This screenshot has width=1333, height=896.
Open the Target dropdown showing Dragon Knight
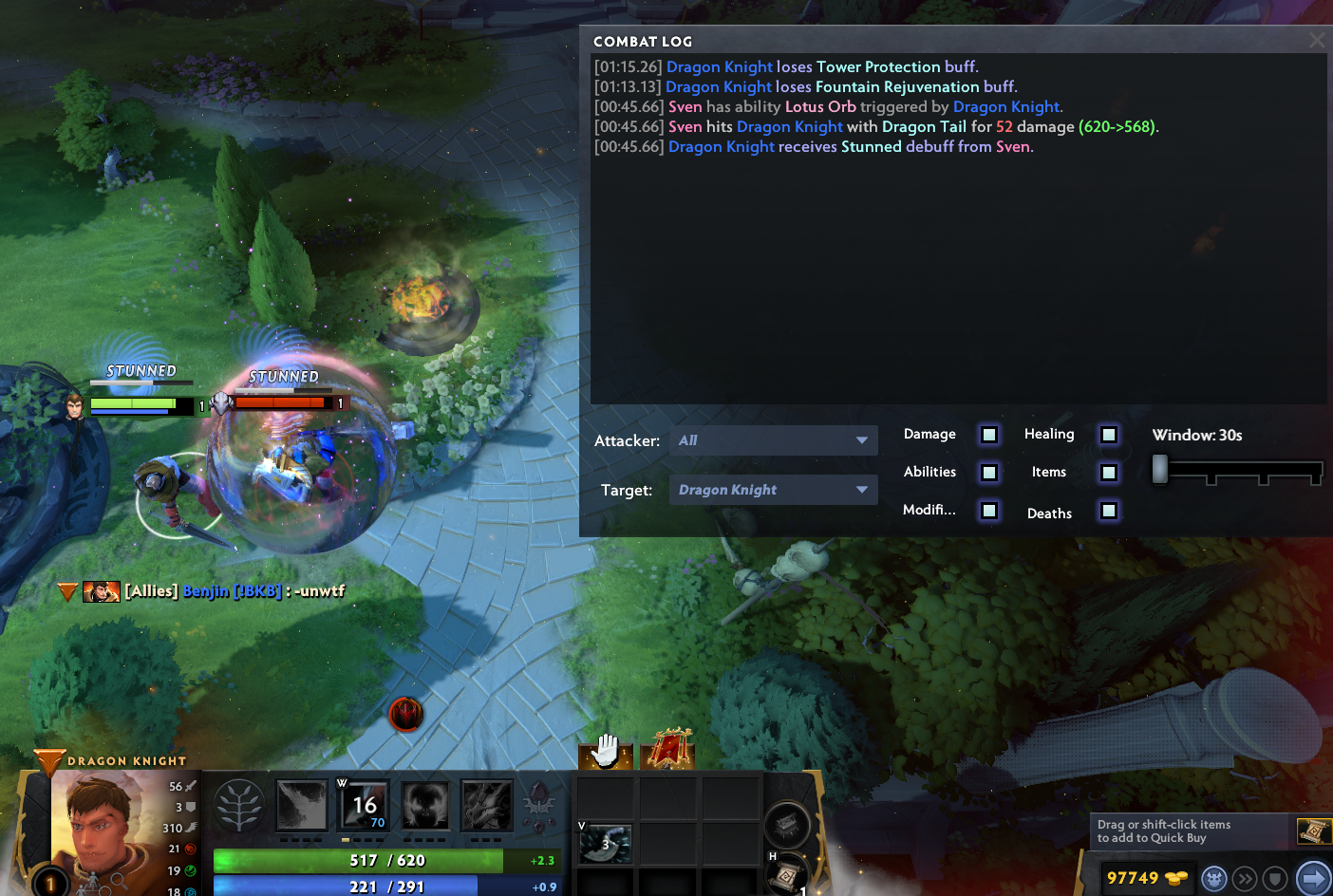click(x=773, y=490)
